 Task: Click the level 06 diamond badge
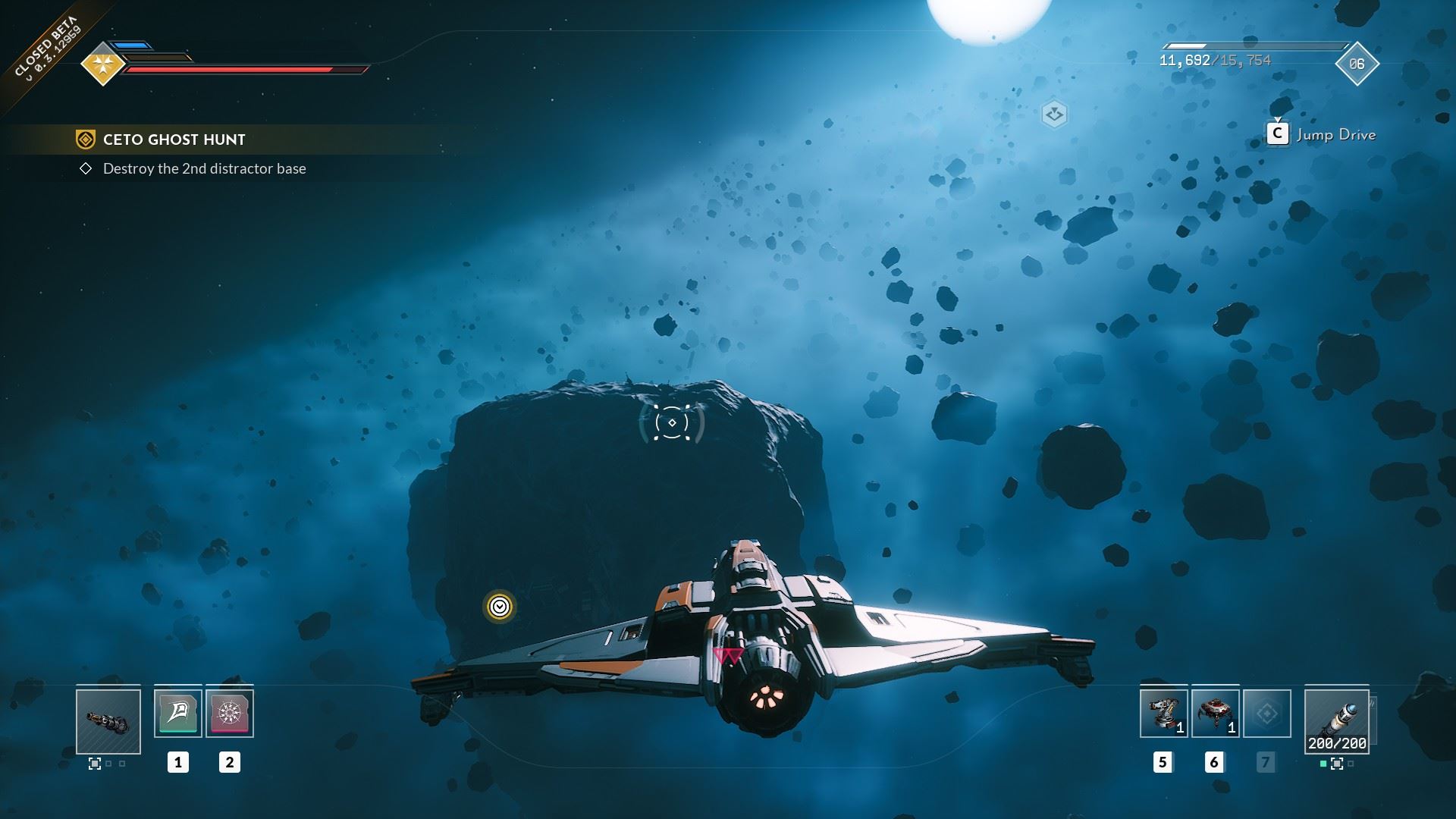(1356, 64)
